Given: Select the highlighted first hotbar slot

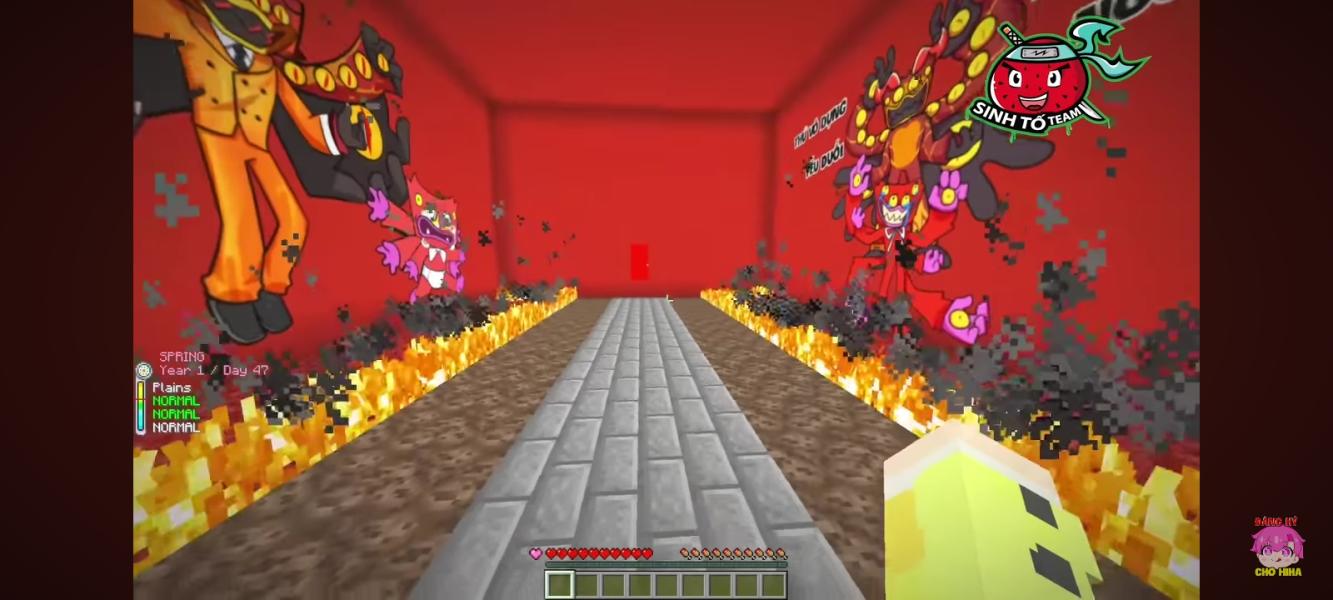Looking at the screenshot, I should [558, 584].
